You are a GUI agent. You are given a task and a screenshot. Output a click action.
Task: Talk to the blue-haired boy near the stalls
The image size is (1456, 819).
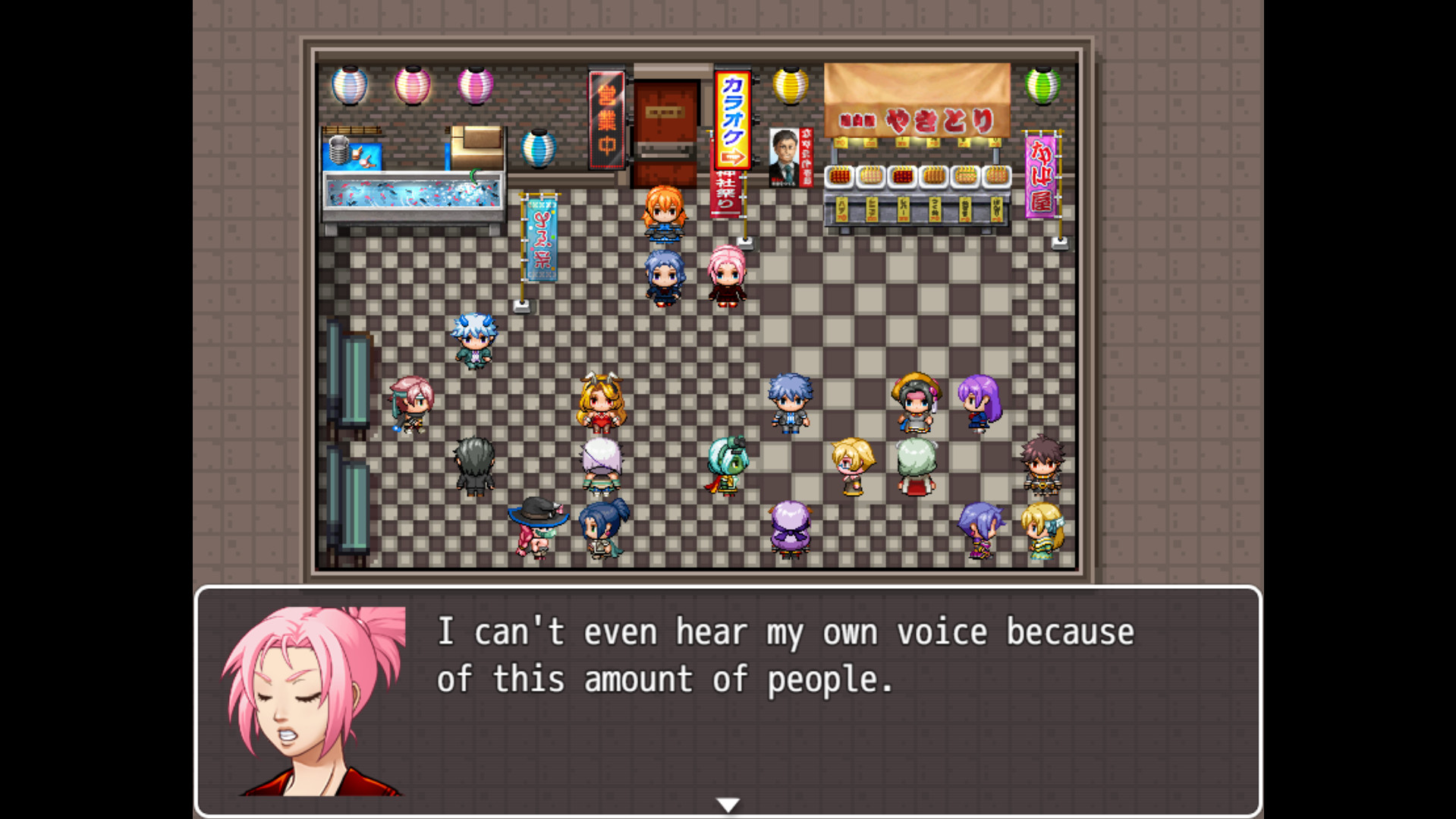789,402
